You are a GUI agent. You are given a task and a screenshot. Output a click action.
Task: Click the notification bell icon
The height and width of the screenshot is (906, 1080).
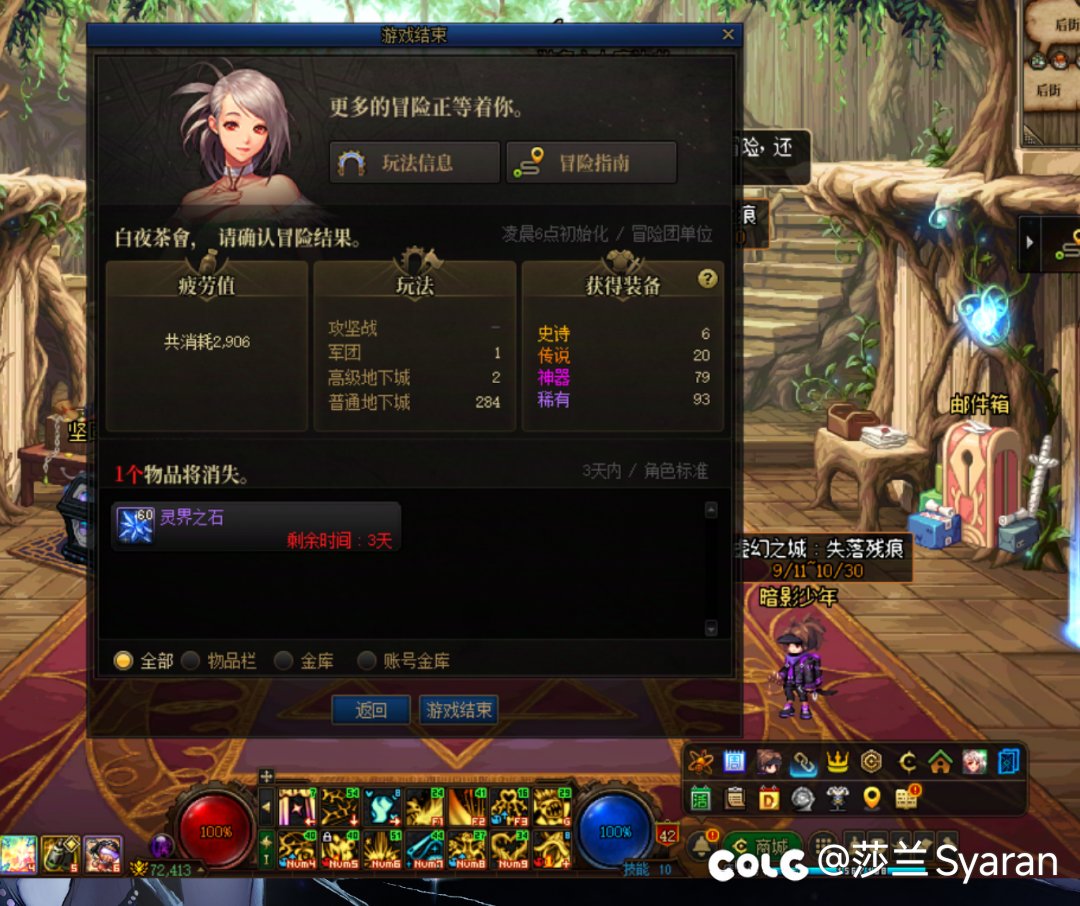(701, 846)
